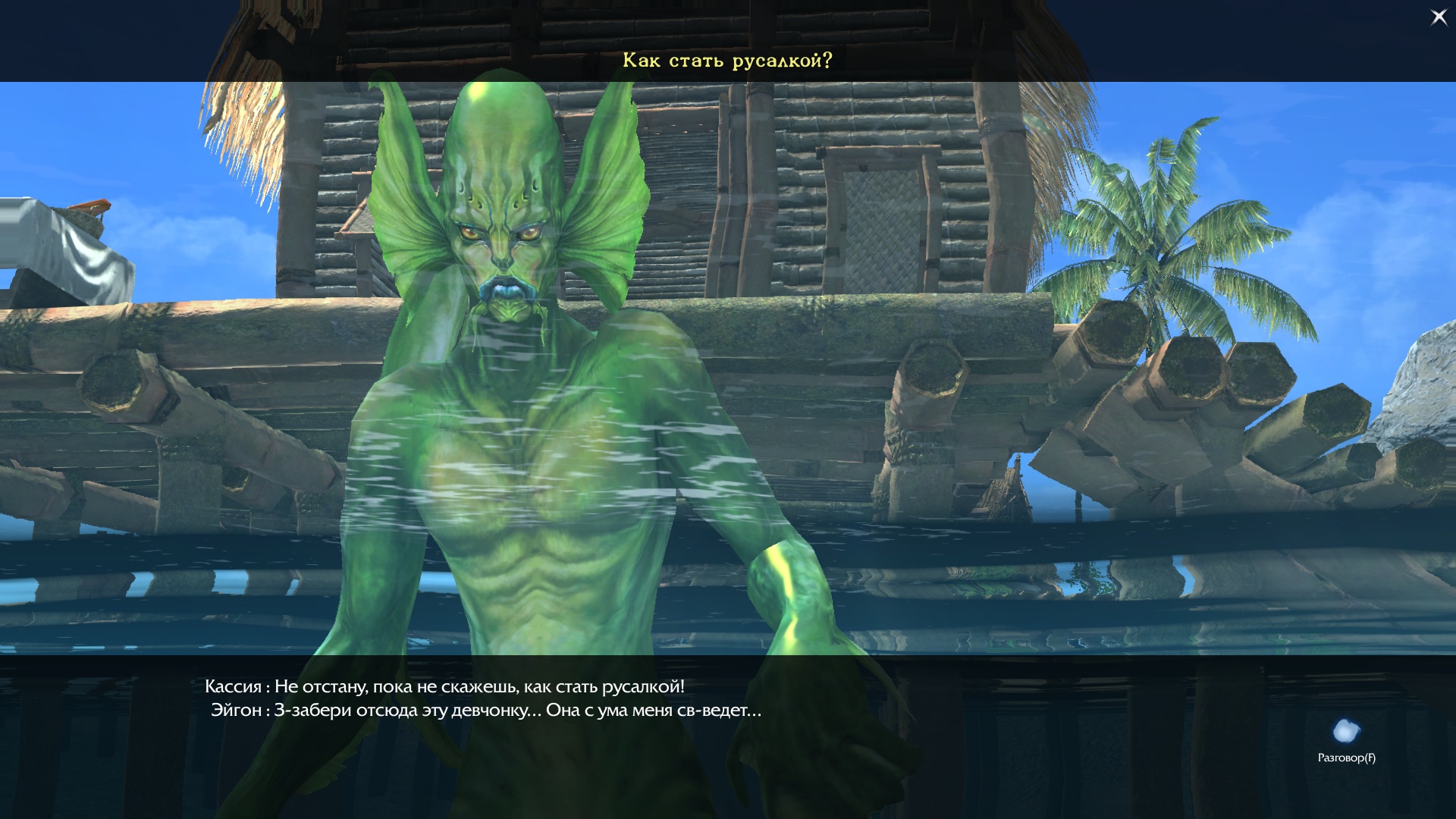Close the cutscene with the X button
The width and height of the screenshot is (1456, 819).
1439,17
